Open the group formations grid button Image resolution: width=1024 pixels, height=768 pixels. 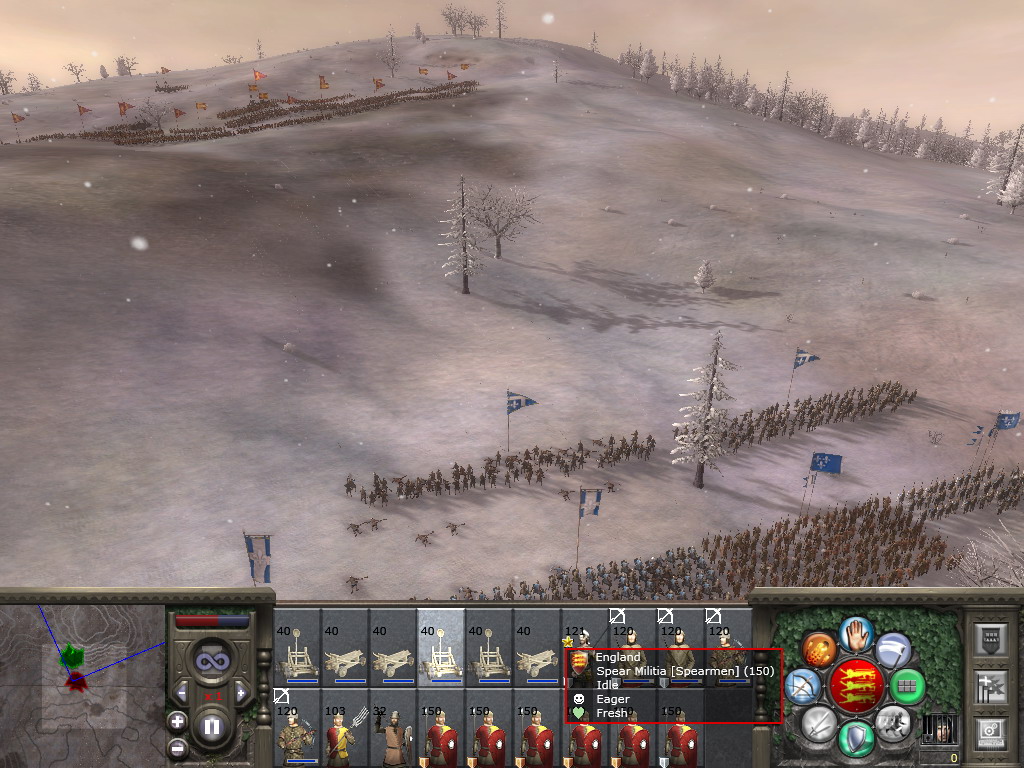coord(907,687)
